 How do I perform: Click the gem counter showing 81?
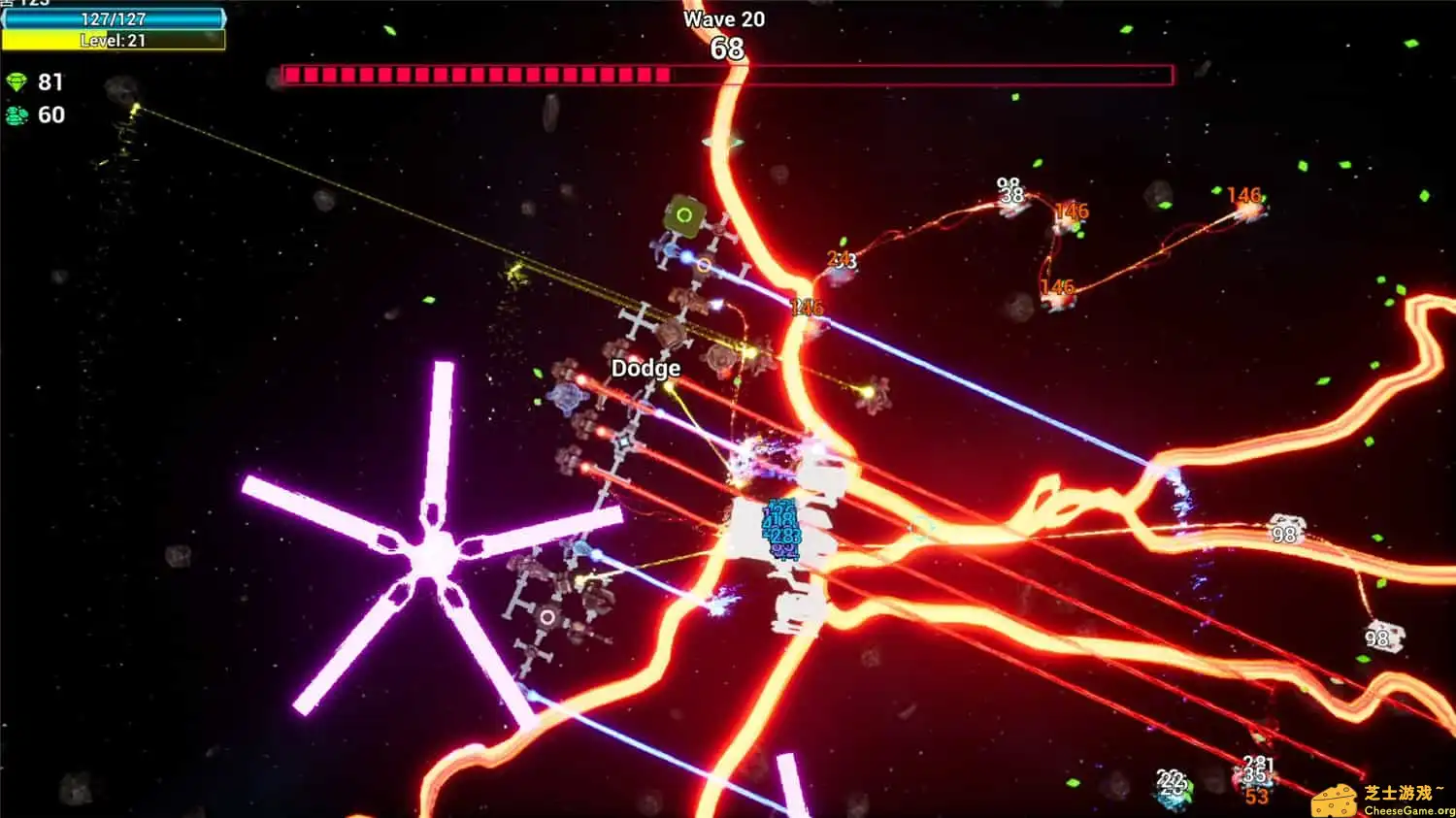click(x=51, y=82)
